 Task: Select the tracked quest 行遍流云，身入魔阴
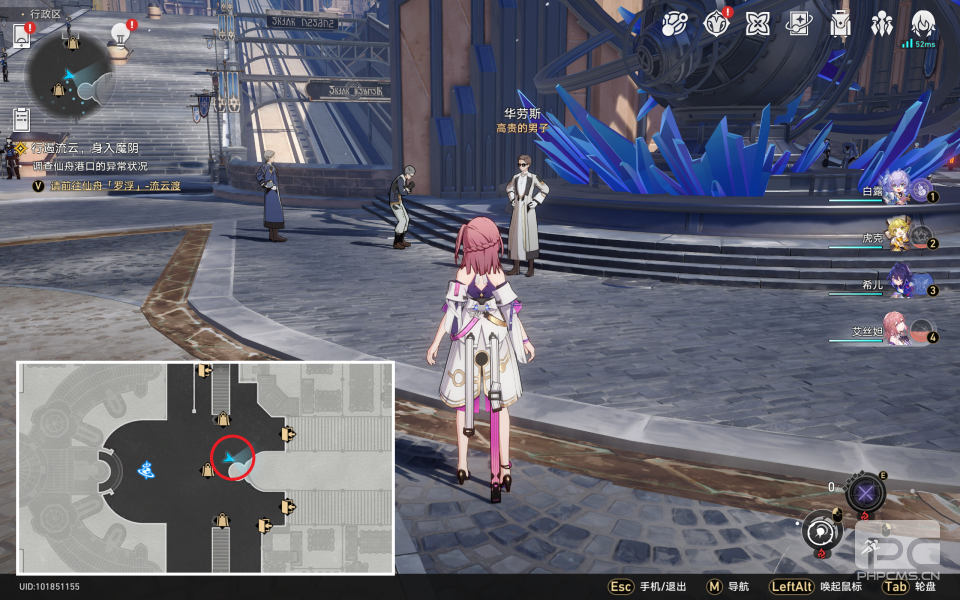coord(84,148)
